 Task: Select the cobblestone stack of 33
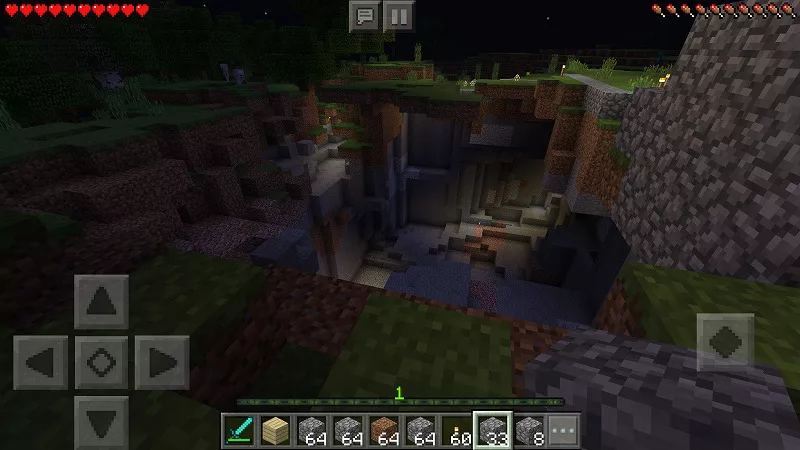point(493,431)
